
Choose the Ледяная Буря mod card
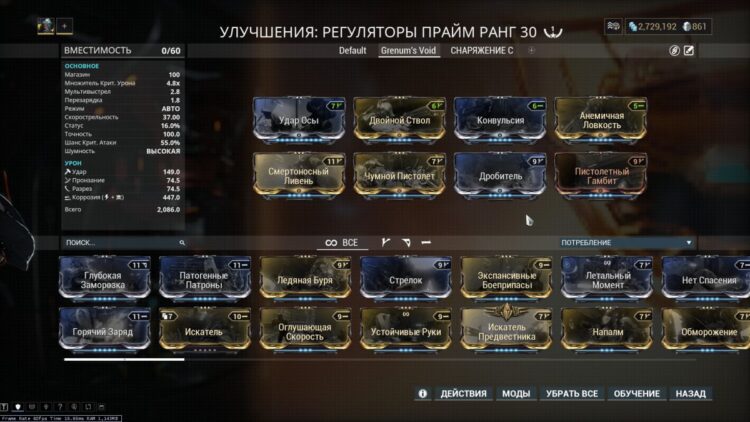pos(305,281)
